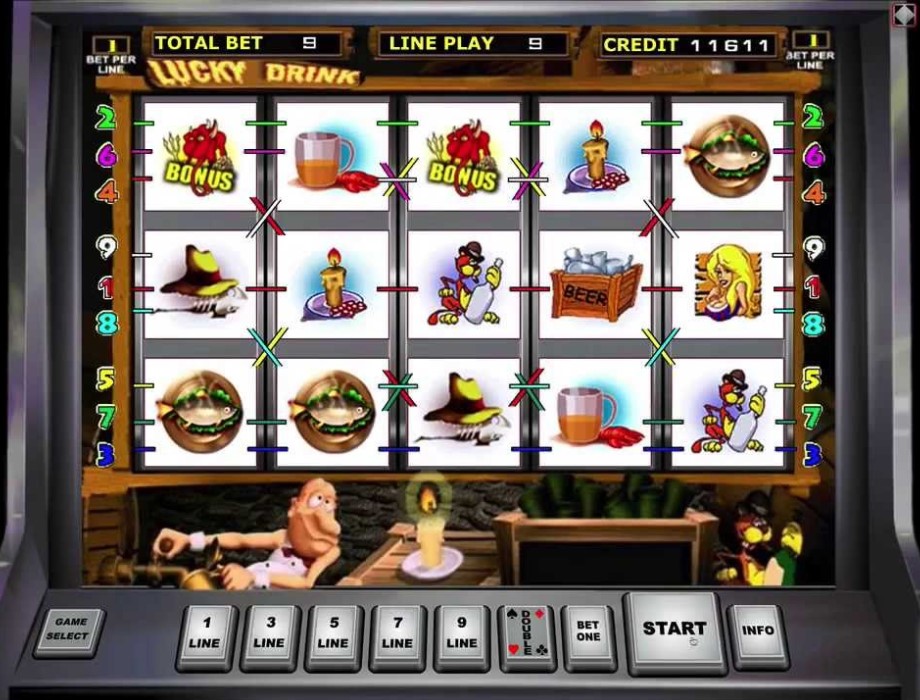Hit the START button to spin
The width and height of the screenshot is (920, 700).
(674, 629)
